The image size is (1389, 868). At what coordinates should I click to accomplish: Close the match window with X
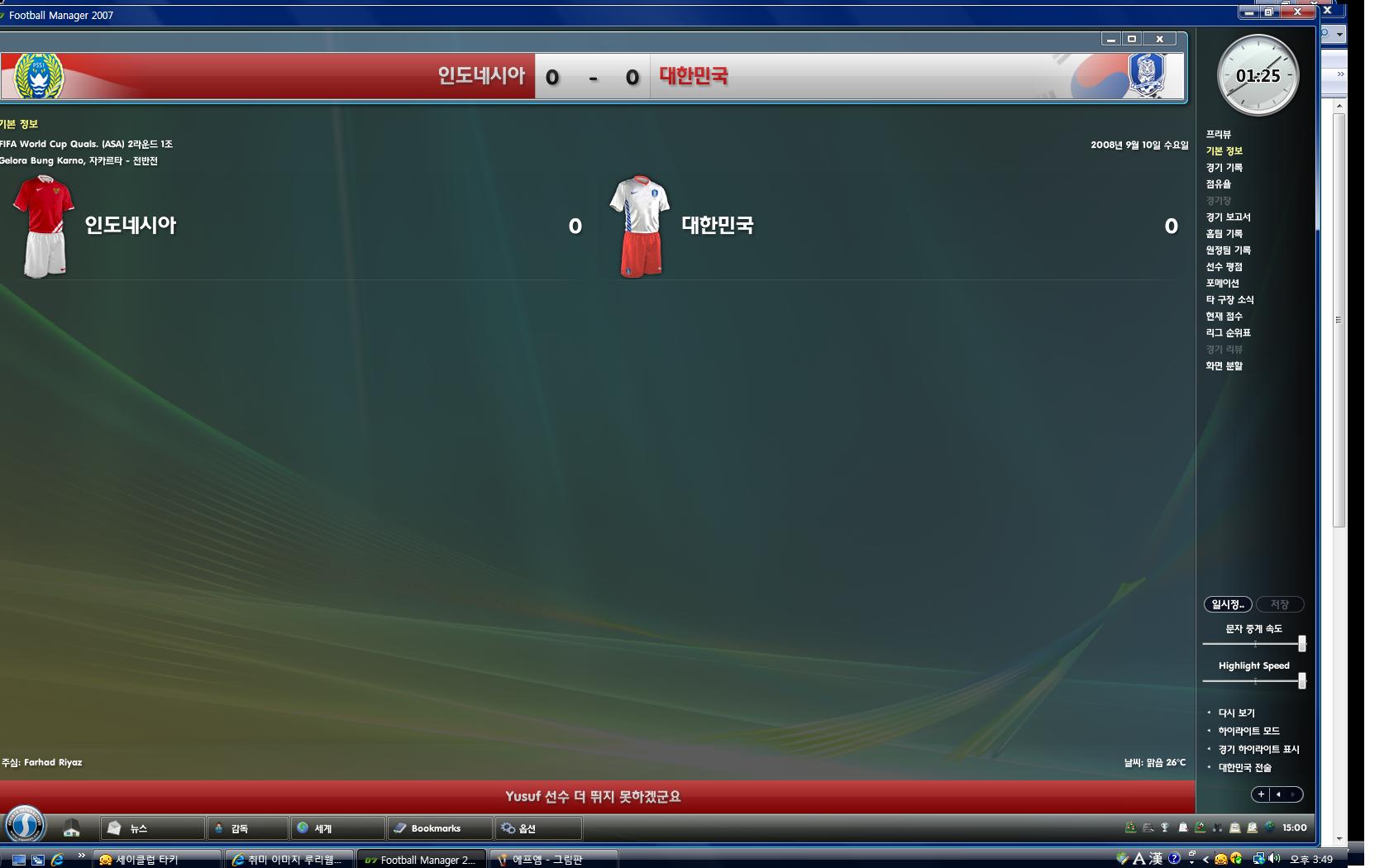click(x=1159, y=39)
